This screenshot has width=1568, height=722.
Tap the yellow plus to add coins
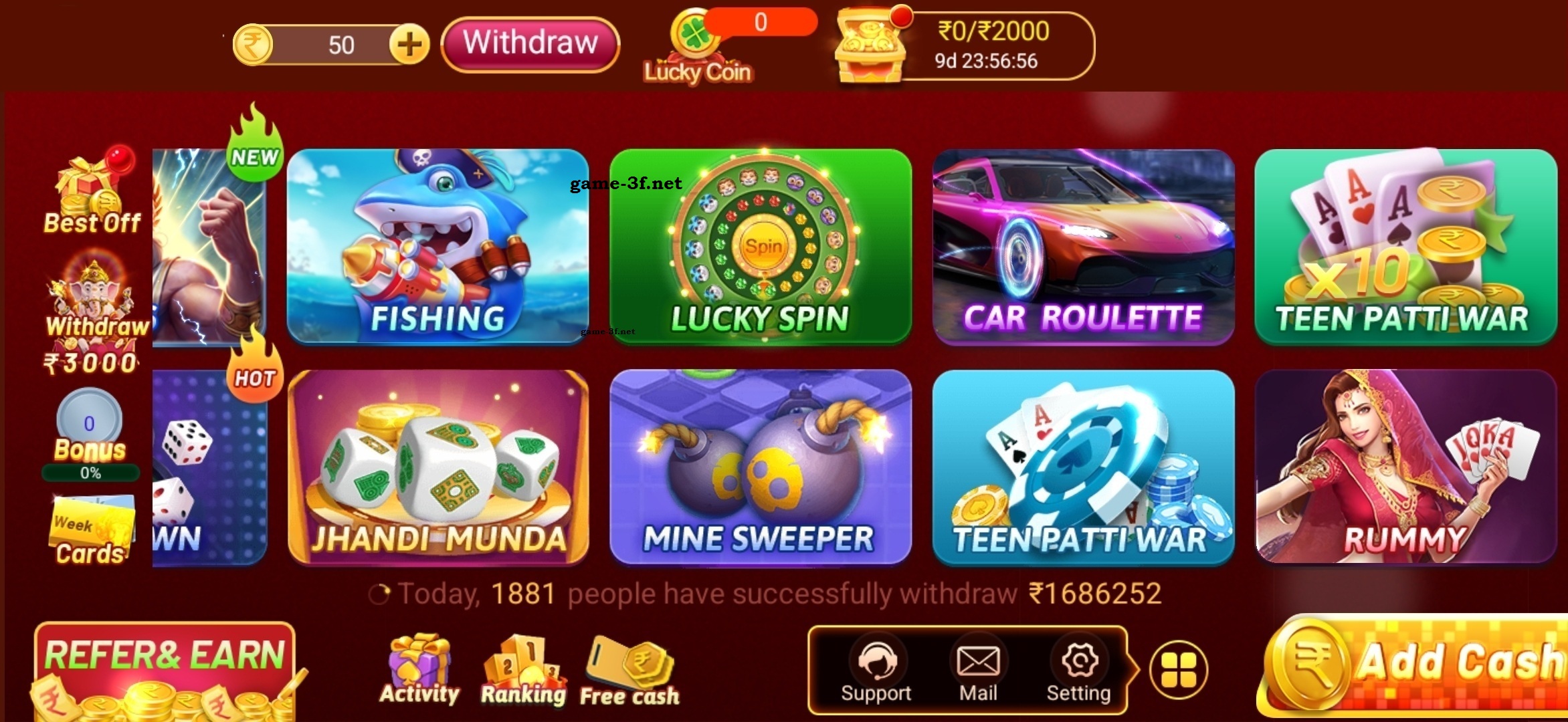(409, 45)
